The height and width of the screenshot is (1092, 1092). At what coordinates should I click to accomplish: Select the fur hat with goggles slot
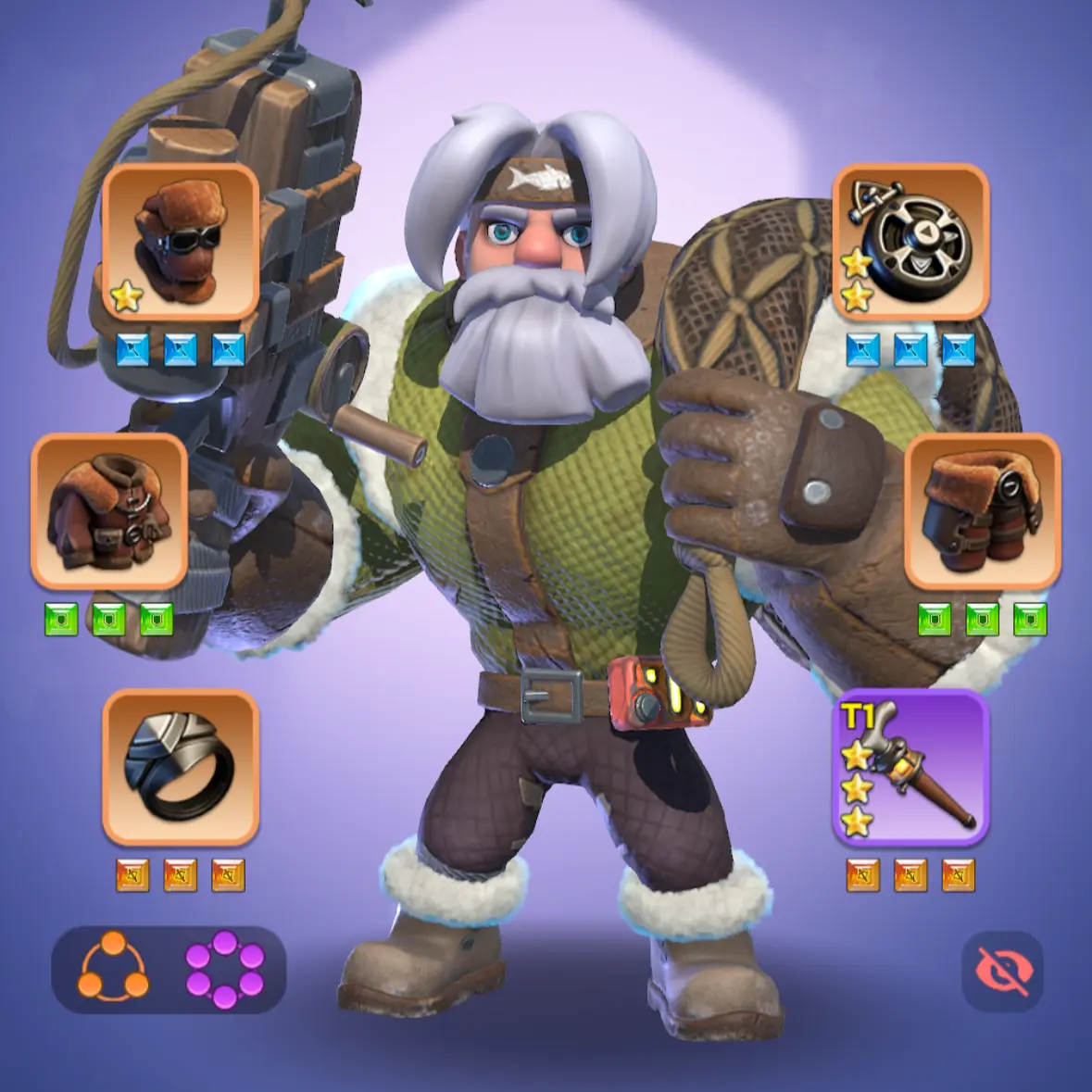[180, 243]
